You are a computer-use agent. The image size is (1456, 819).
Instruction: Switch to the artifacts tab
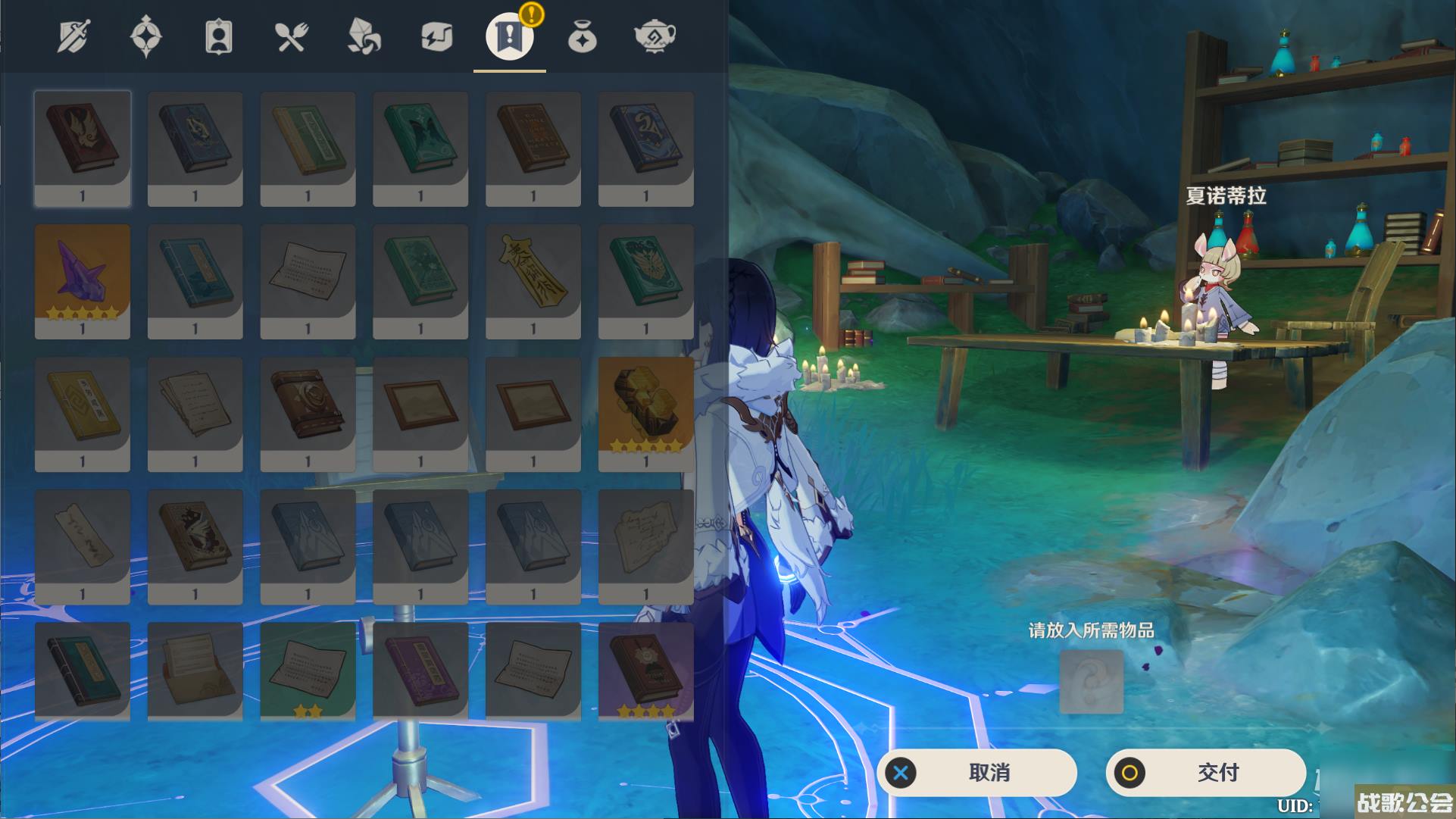pyautogui.click(x=145, y=36)
